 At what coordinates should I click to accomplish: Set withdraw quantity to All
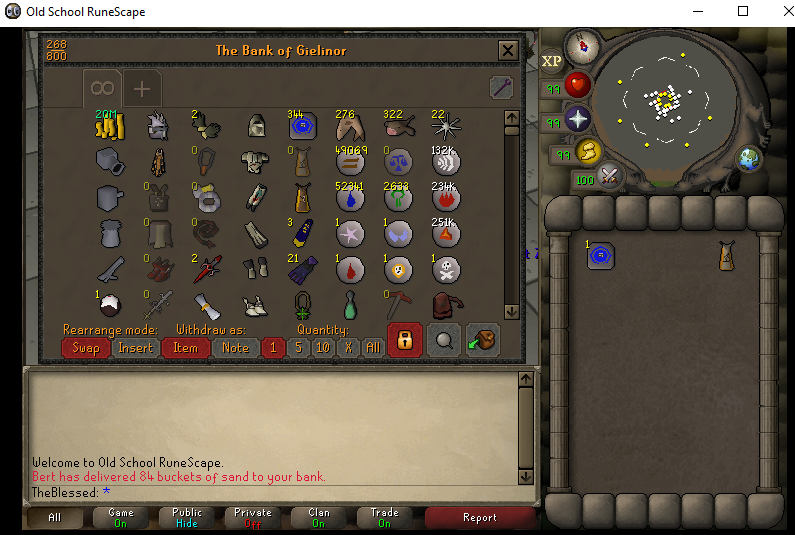click(372, 348)
